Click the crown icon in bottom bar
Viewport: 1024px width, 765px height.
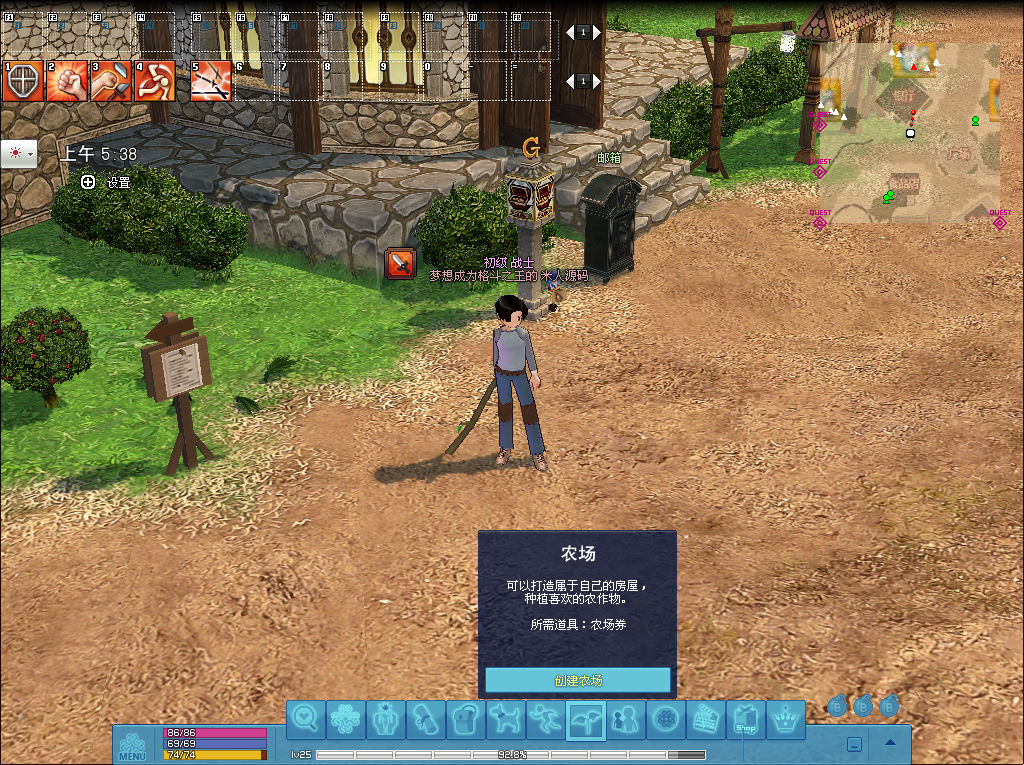(786, 720)
